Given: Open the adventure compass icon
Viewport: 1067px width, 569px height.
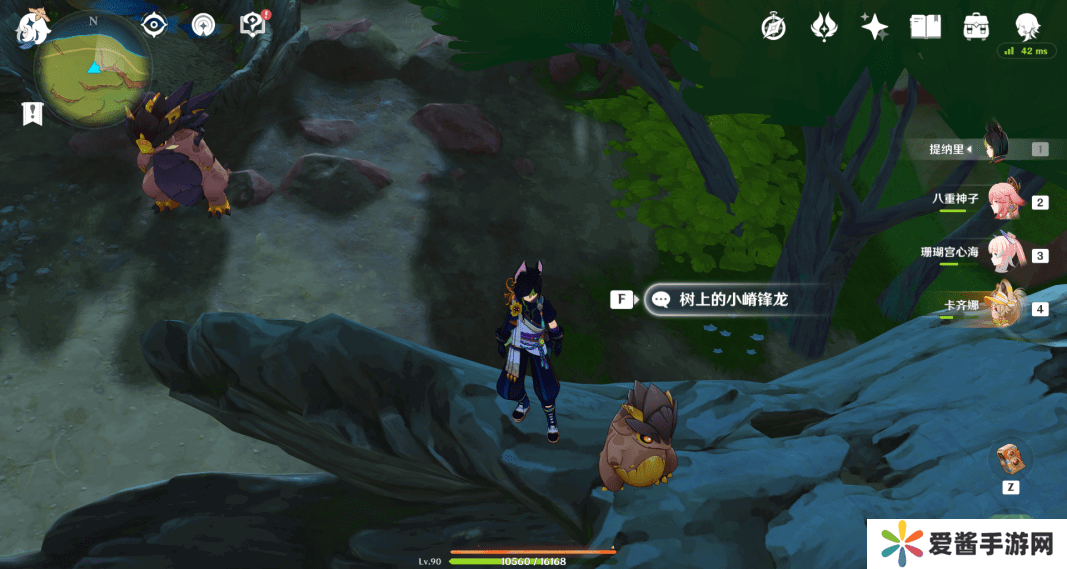Looking at the screenshot, I should click(773, 27).
